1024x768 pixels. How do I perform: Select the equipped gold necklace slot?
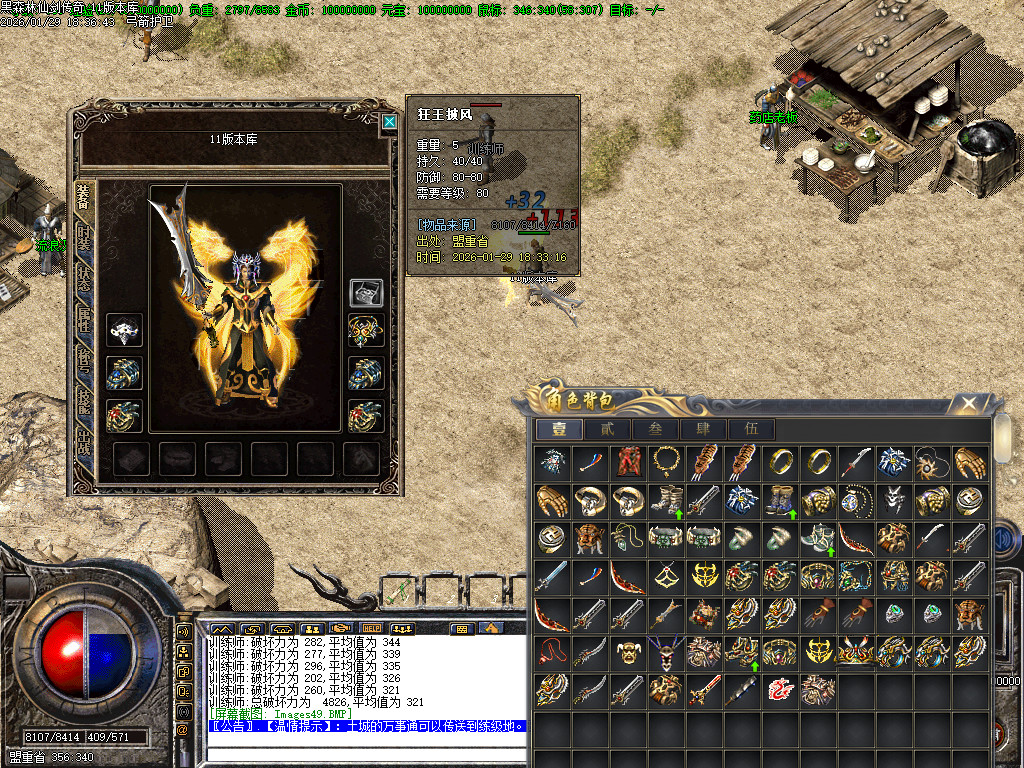pos(365,331)
